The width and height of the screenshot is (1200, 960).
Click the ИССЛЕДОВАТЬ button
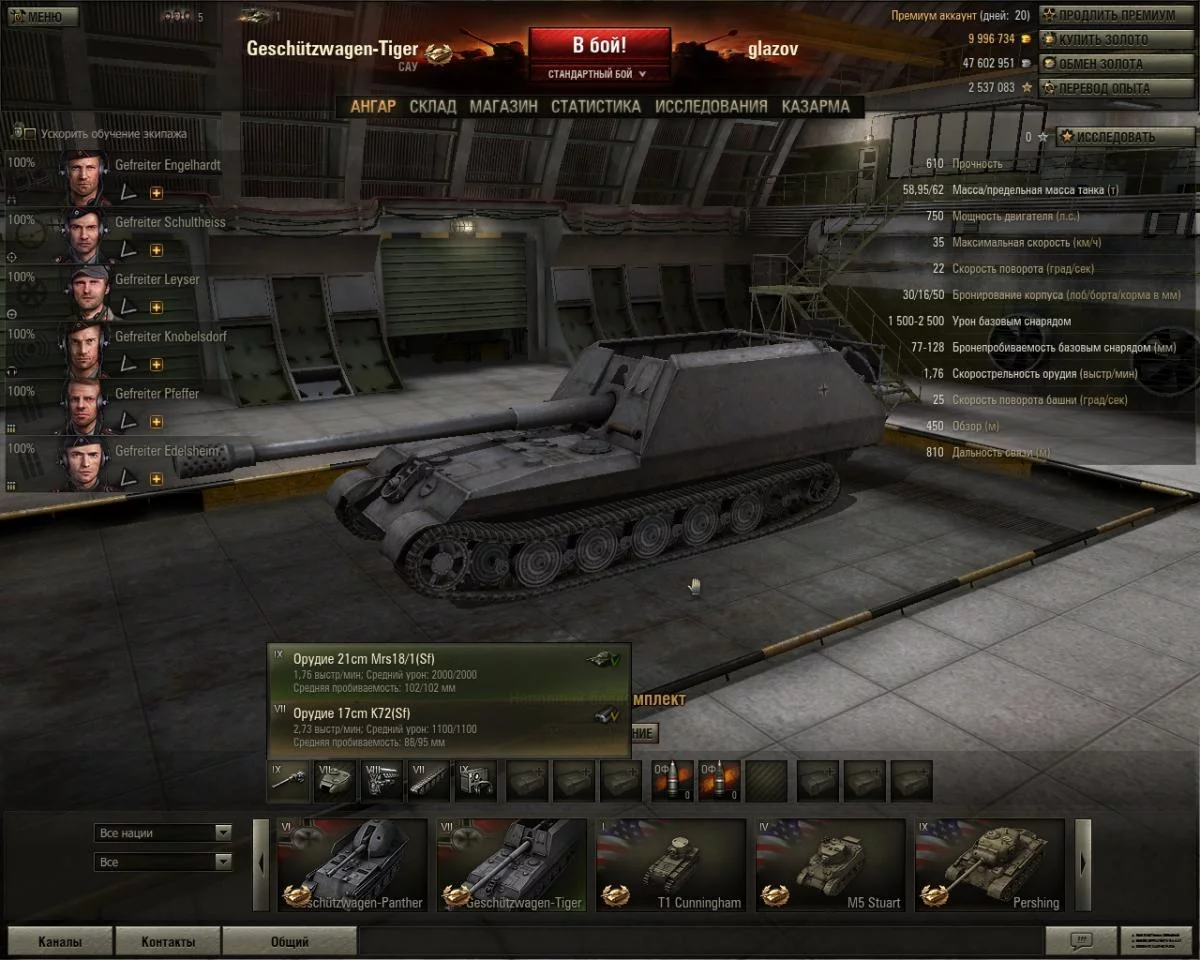click(x=1112, y=137)
